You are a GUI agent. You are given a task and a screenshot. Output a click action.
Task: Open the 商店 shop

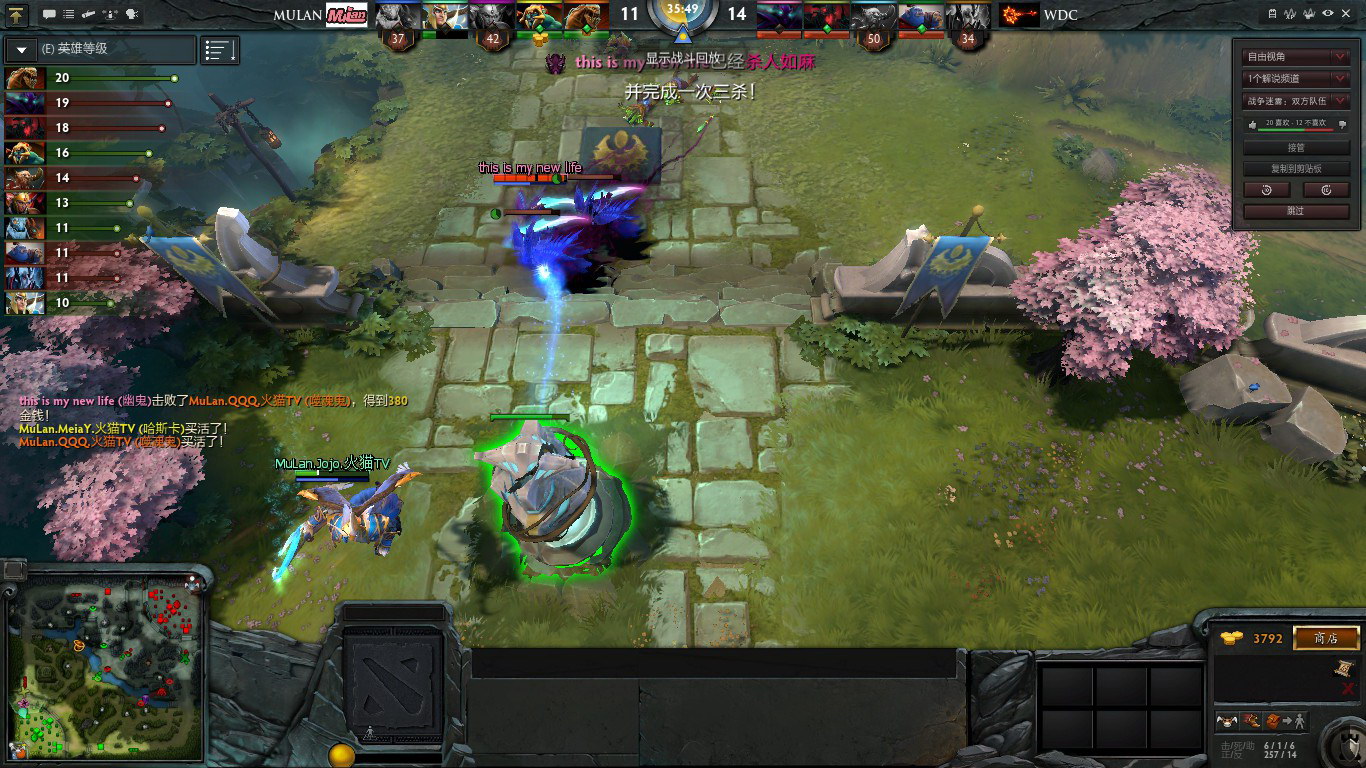pyautogui.click(x=1326, y=638)
